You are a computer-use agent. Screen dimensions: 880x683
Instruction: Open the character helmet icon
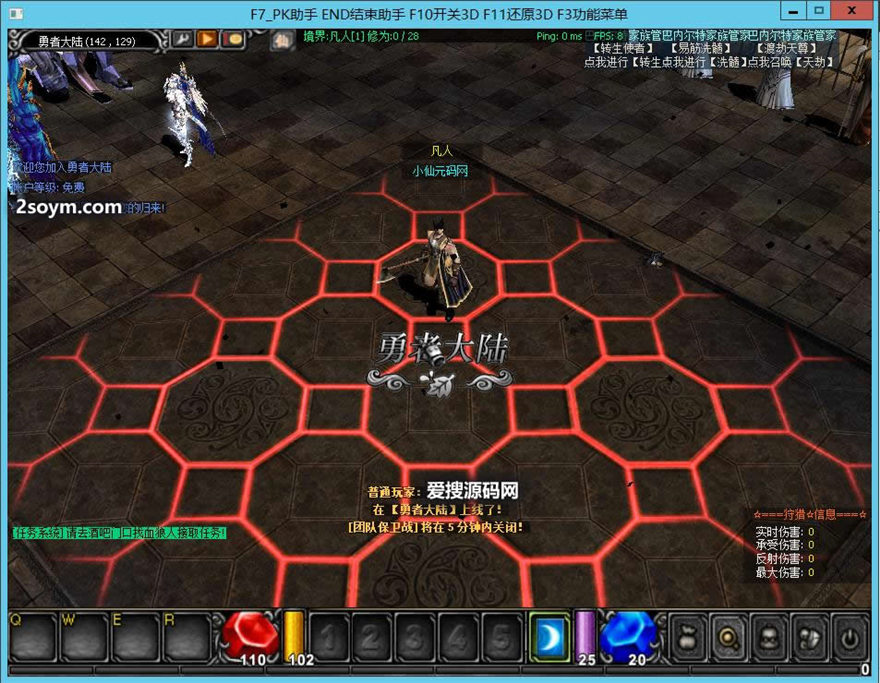click(767, 635)
